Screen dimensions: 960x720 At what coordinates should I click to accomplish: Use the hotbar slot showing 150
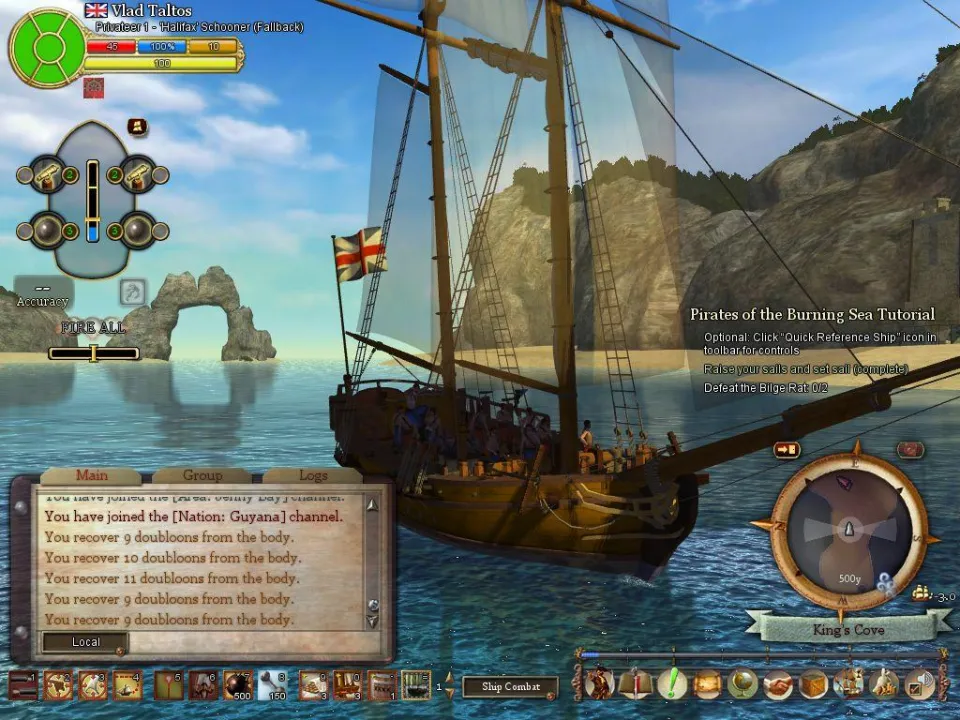pos(273,685)
